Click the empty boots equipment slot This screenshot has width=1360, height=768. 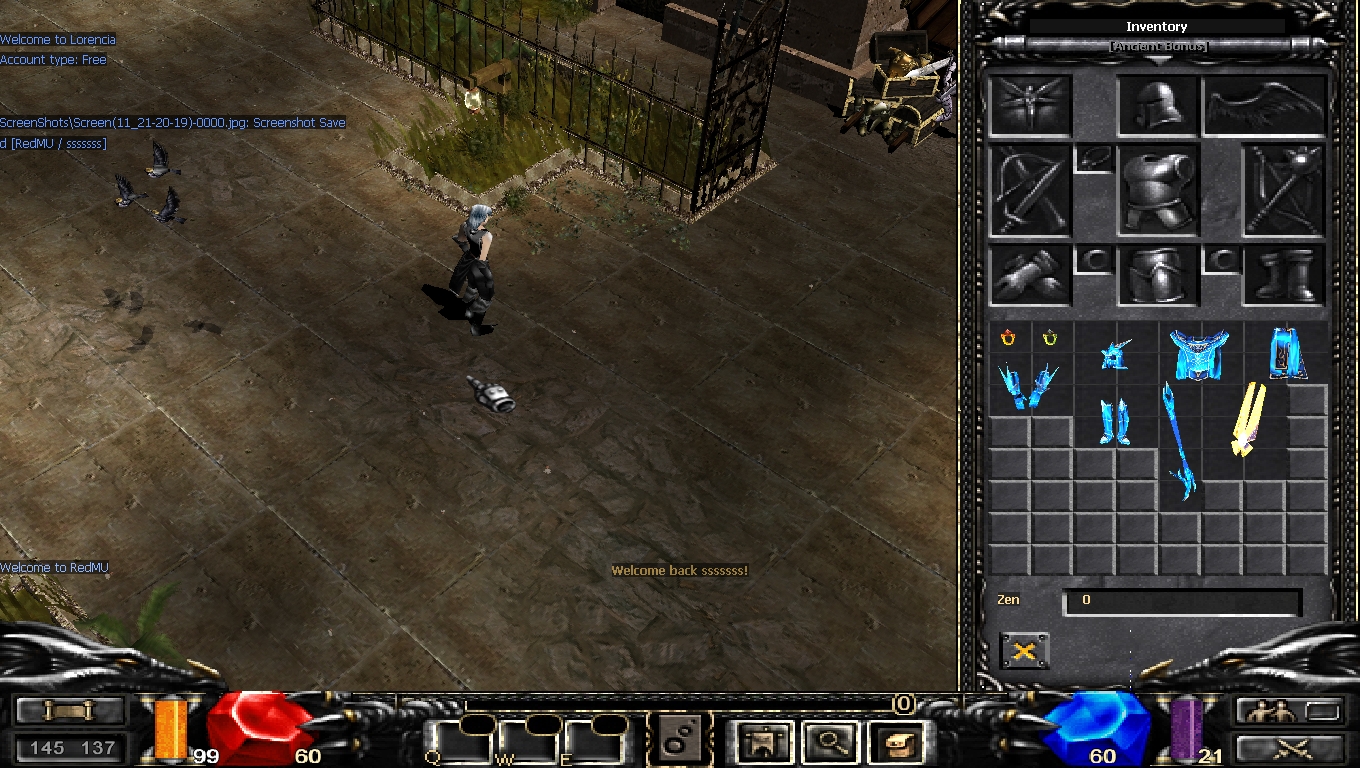pyautogui.click(x=1284, y=275)
